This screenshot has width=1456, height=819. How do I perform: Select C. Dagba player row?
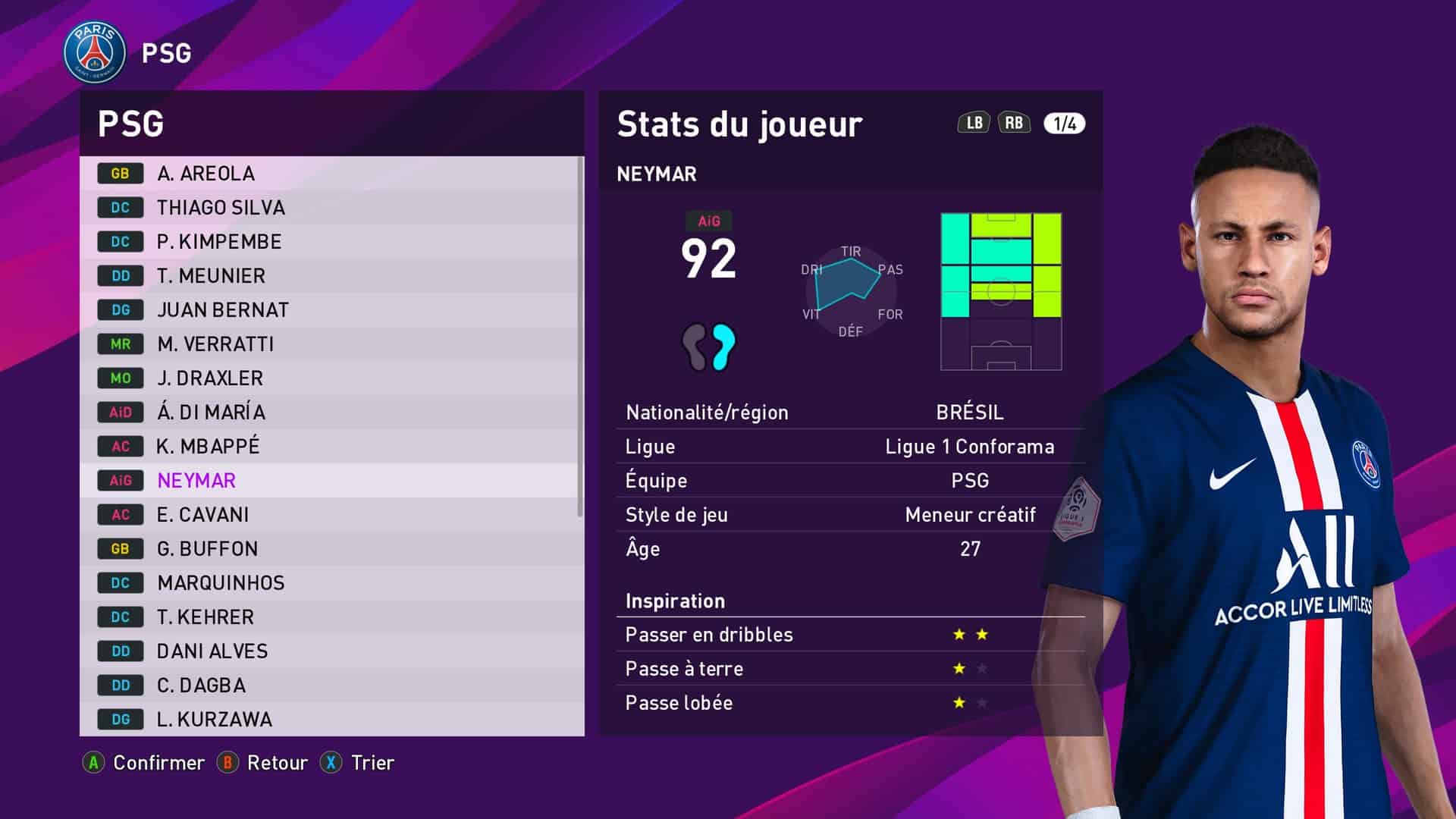pos(331,686)
